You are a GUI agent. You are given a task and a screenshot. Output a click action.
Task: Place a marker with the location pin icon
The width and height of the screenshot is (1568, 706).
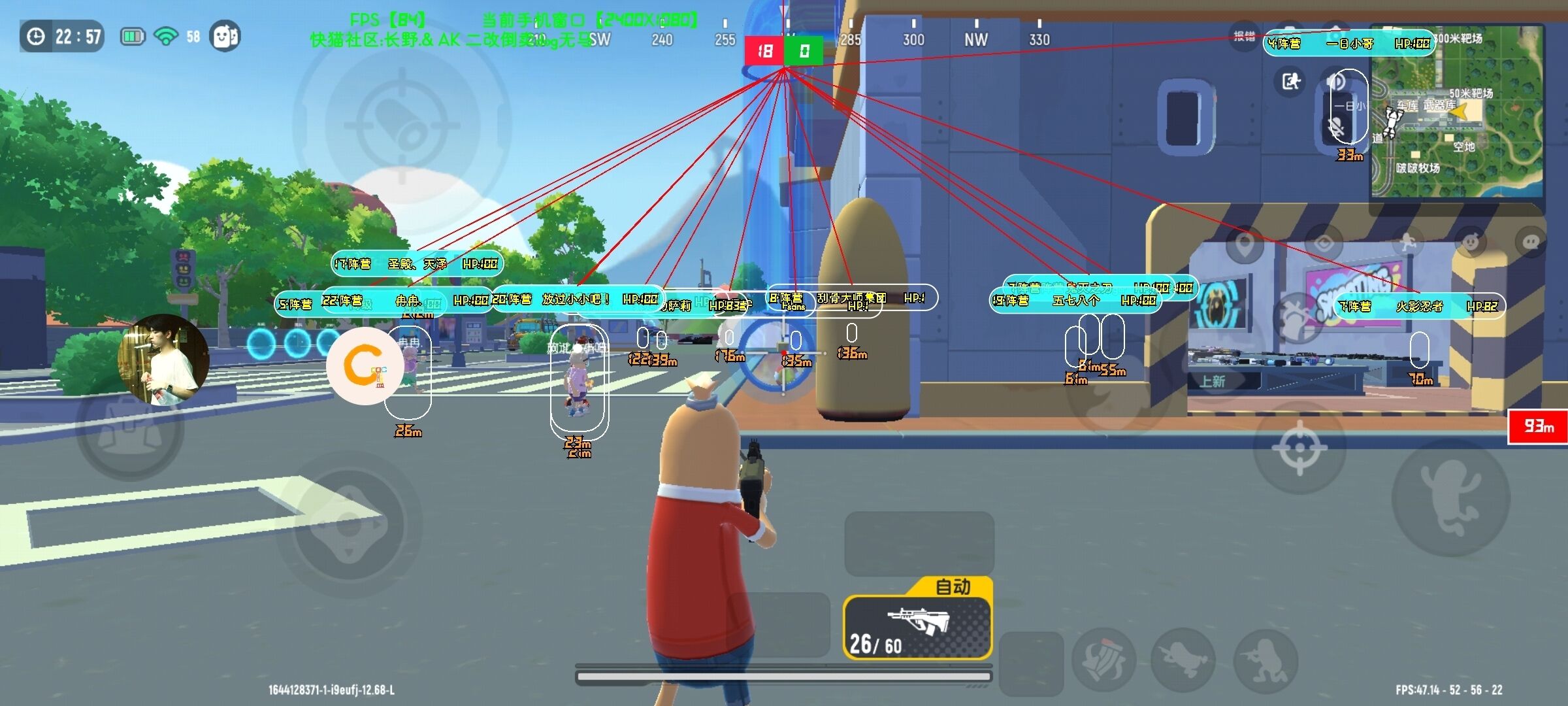pyautogui.click(x=1245, y=244)
